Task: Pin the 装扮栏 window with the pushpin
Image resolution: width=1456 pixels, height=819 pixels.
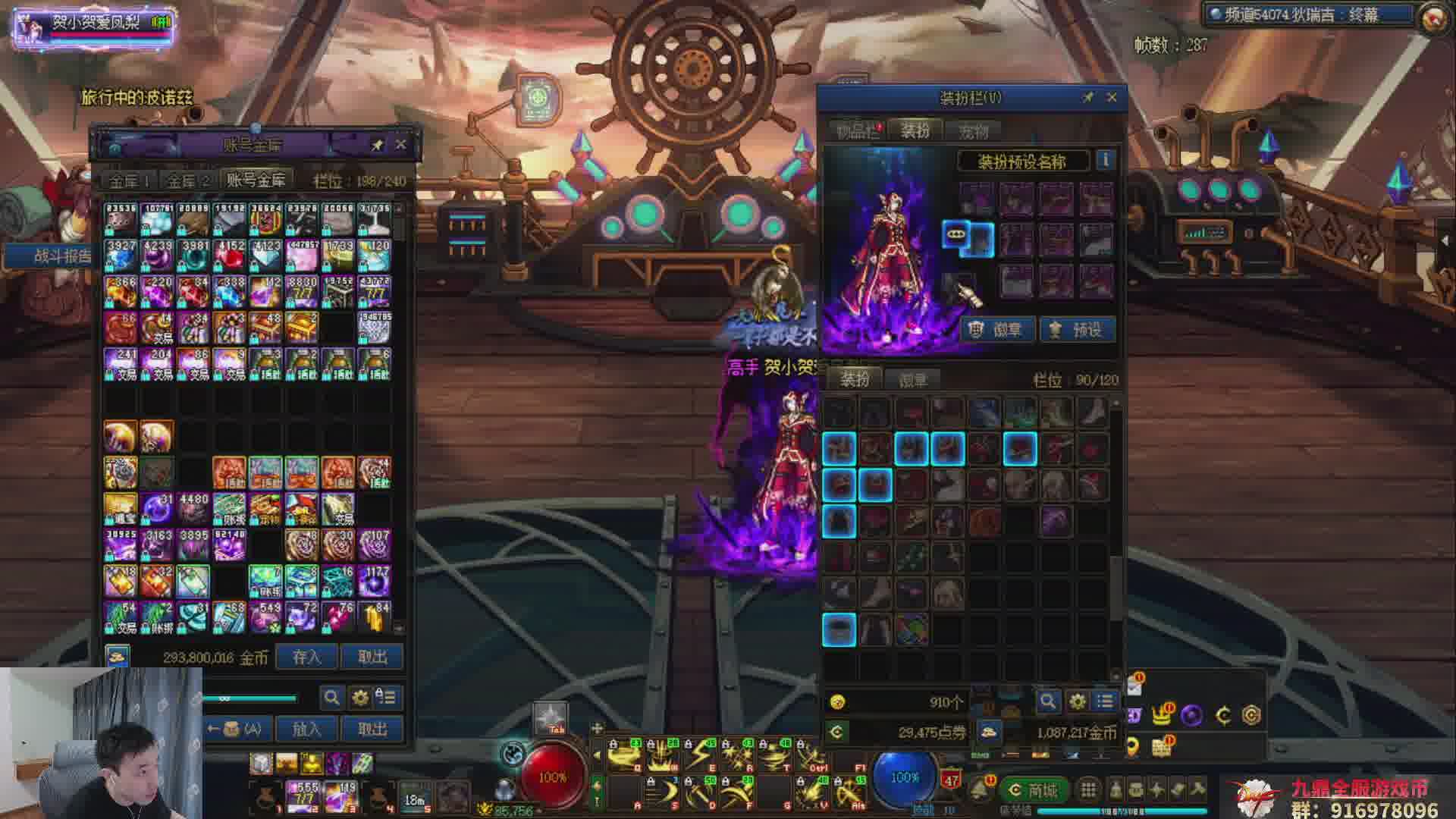Action: (x=1088, y=97)
